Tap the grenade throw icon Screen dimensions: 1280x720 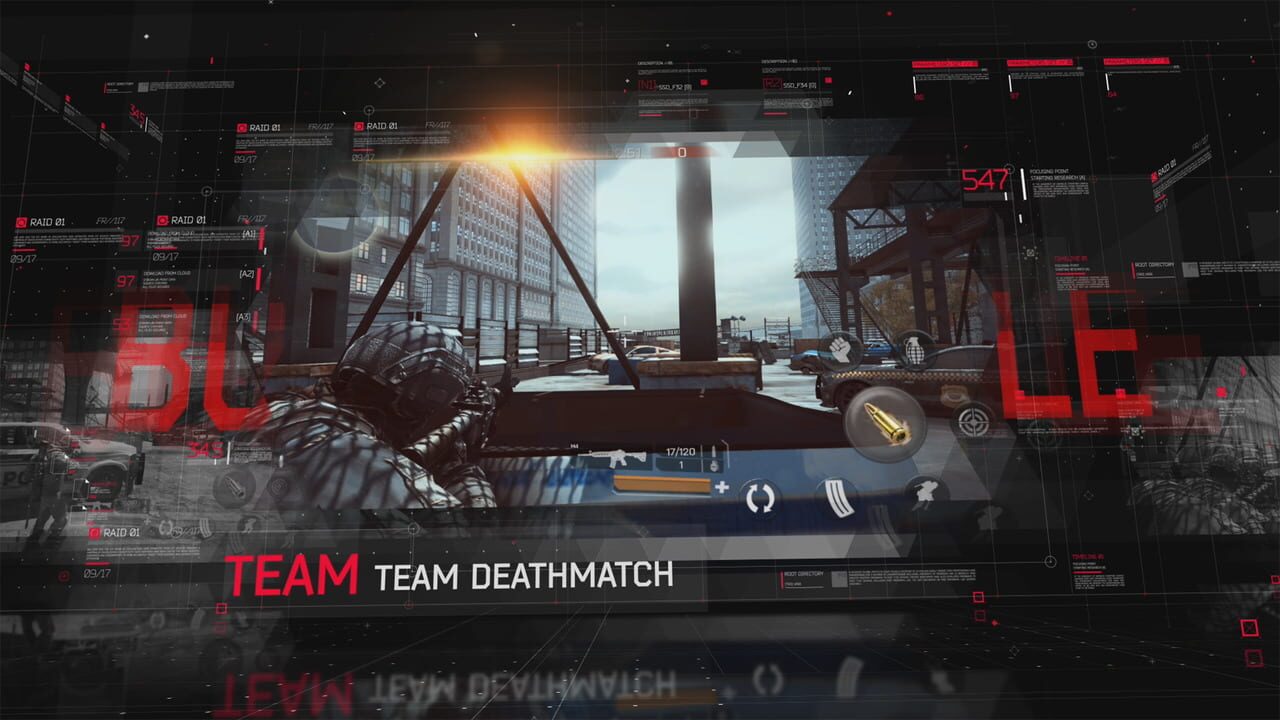point(913,349)
